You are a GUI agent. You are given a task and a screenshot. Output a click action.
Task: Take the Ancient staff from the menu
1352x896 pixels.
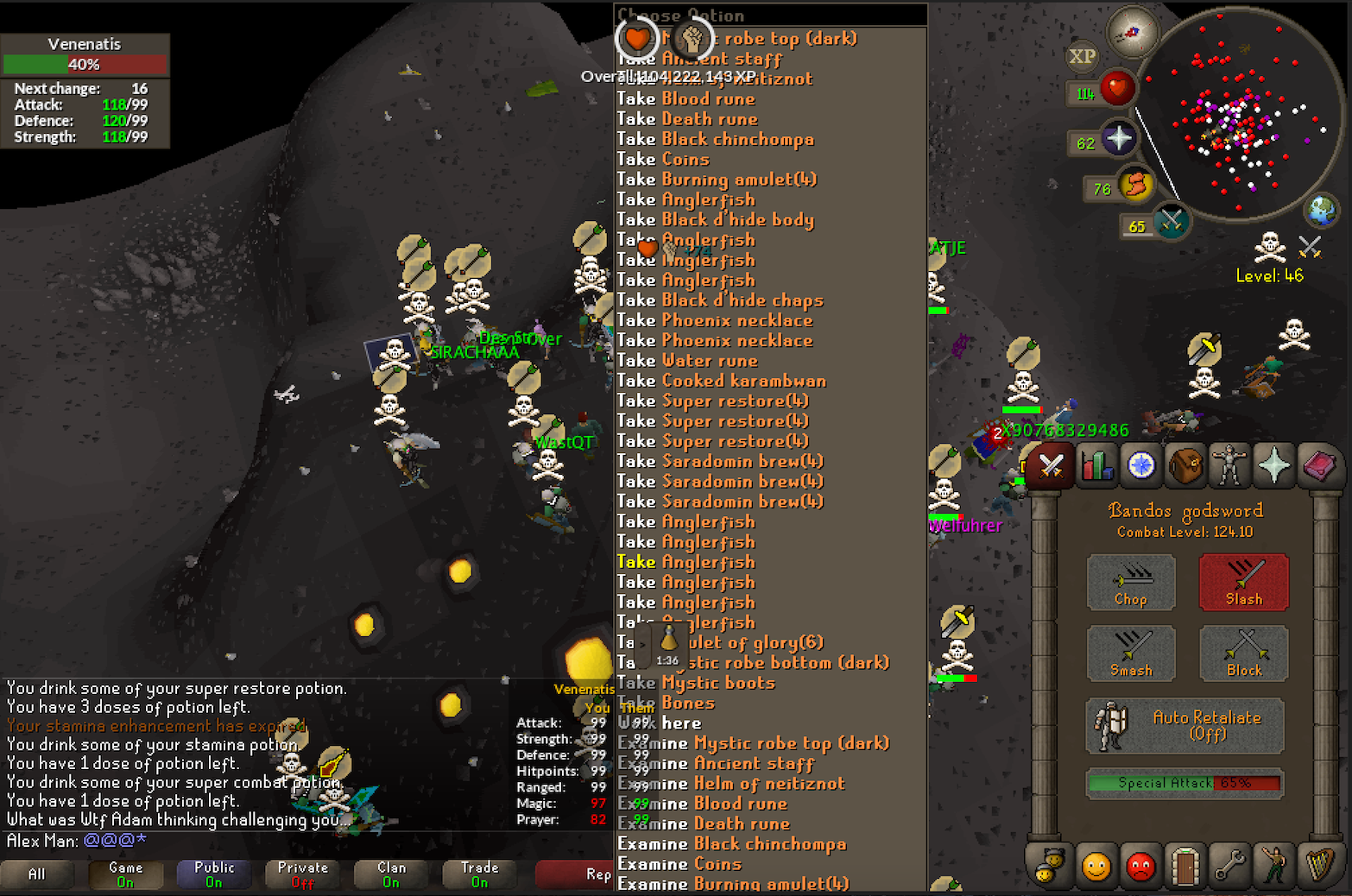[x=721, y=59]
